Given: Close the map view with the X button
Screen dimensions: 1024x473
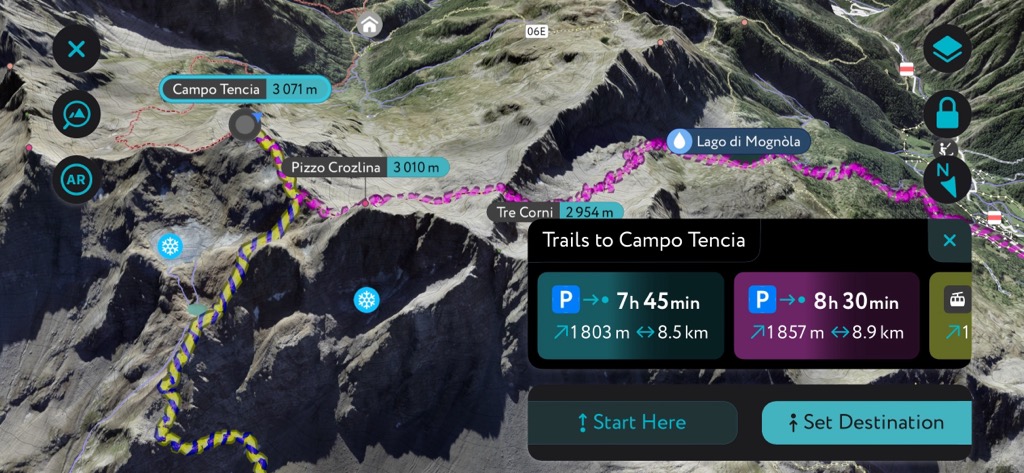Looking at the screenshot, I should point(77,48).
